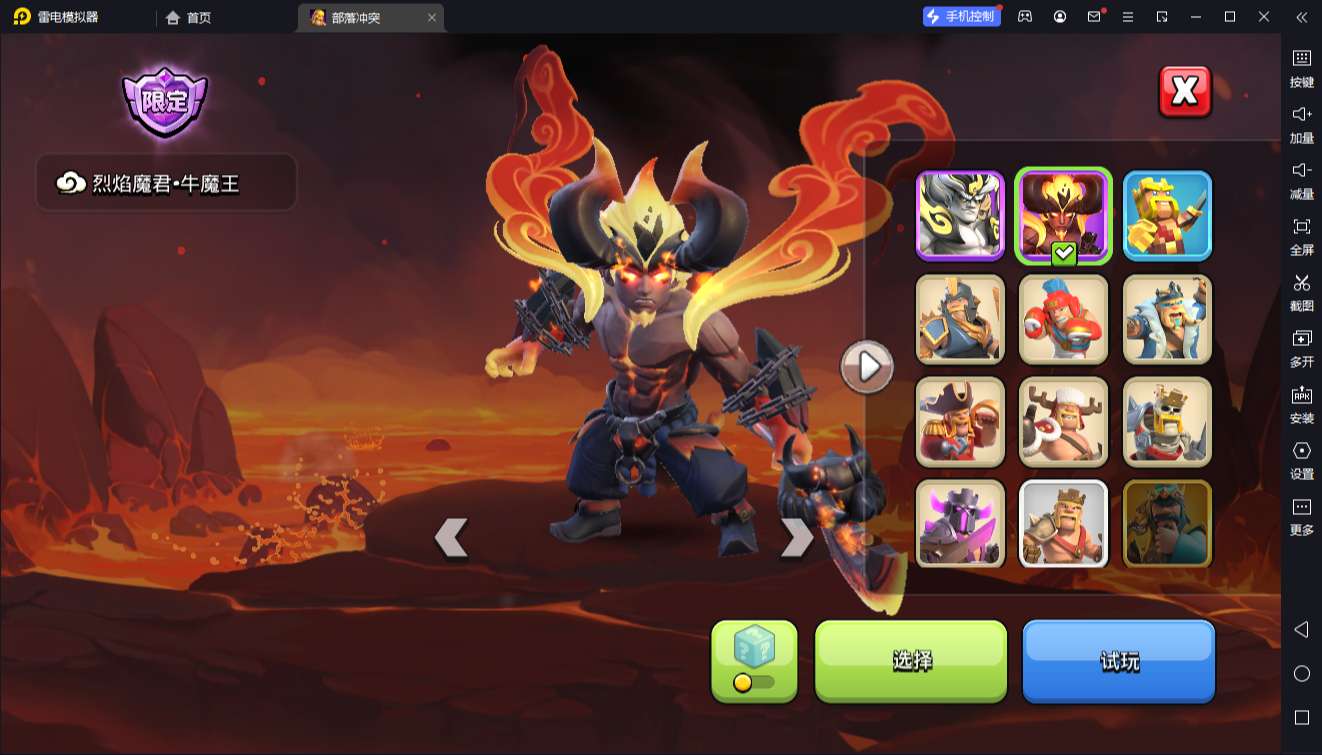Open the emulator's 设置 settings panel
This screenshot has width=1322, height=755.
click(1301, 460)
